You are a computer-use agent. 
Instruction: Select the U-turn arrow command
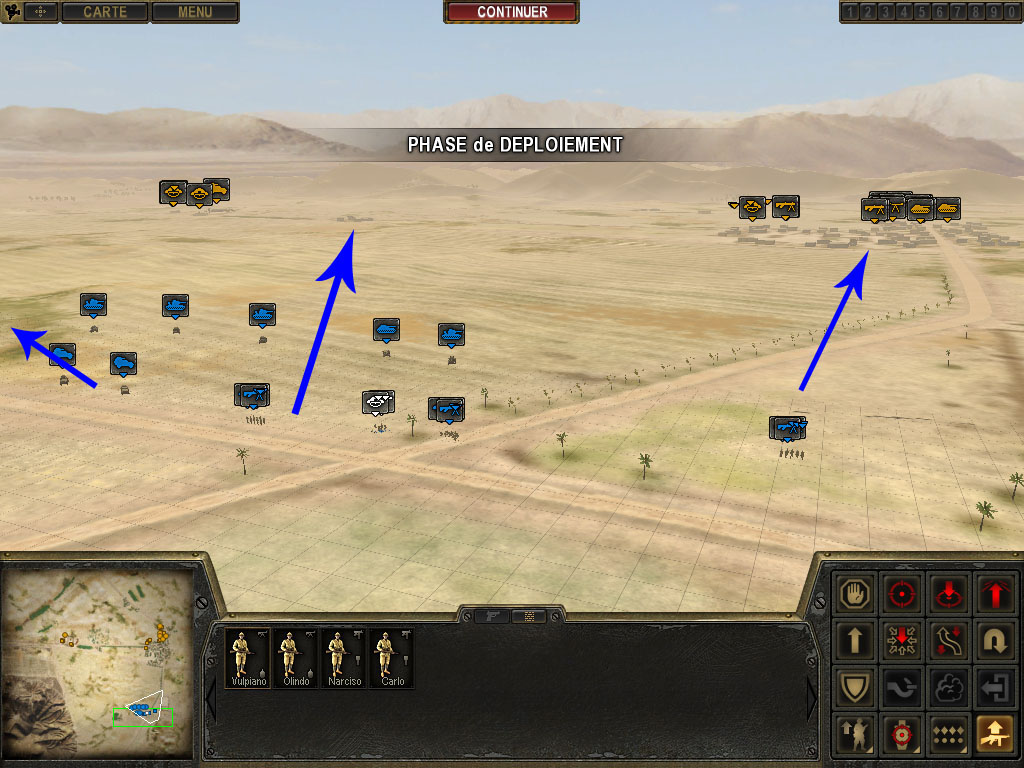993,640
